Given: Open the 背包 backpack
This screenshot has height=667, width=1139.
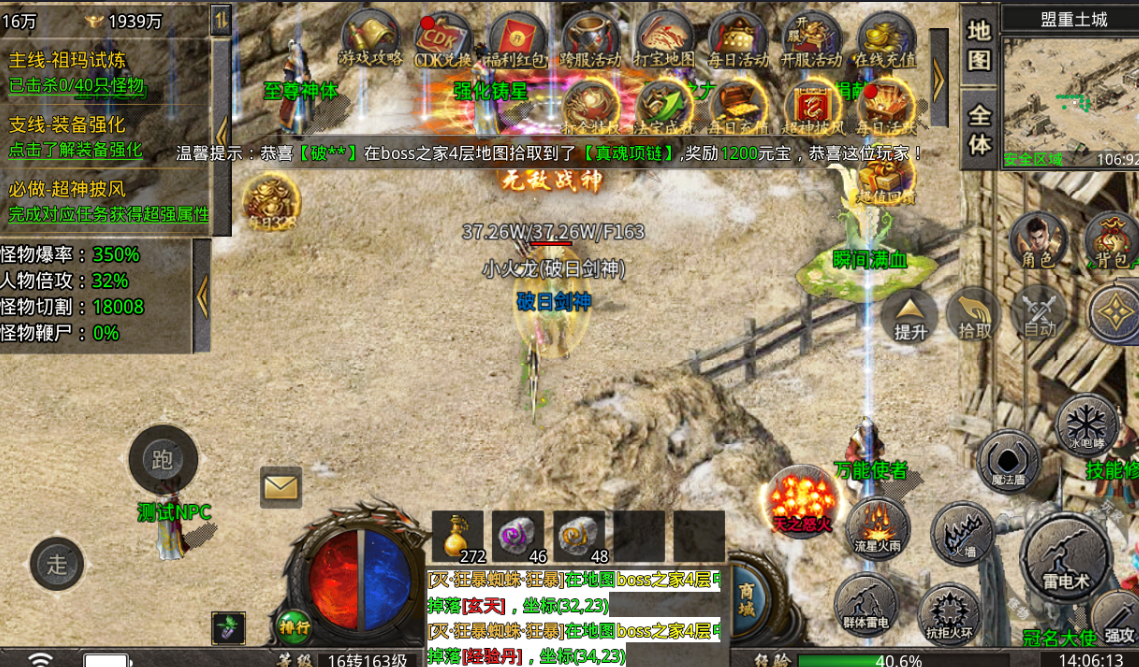Looking at the screenshot, I should point(1112,240).
